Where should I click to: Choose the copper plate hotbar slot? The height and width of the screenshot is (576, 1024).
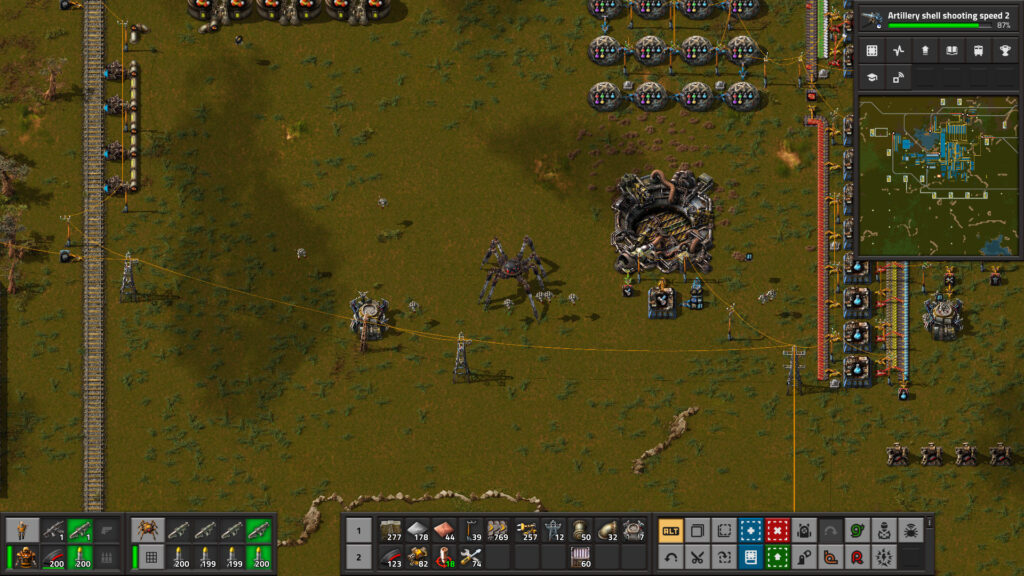pos(445,530)
